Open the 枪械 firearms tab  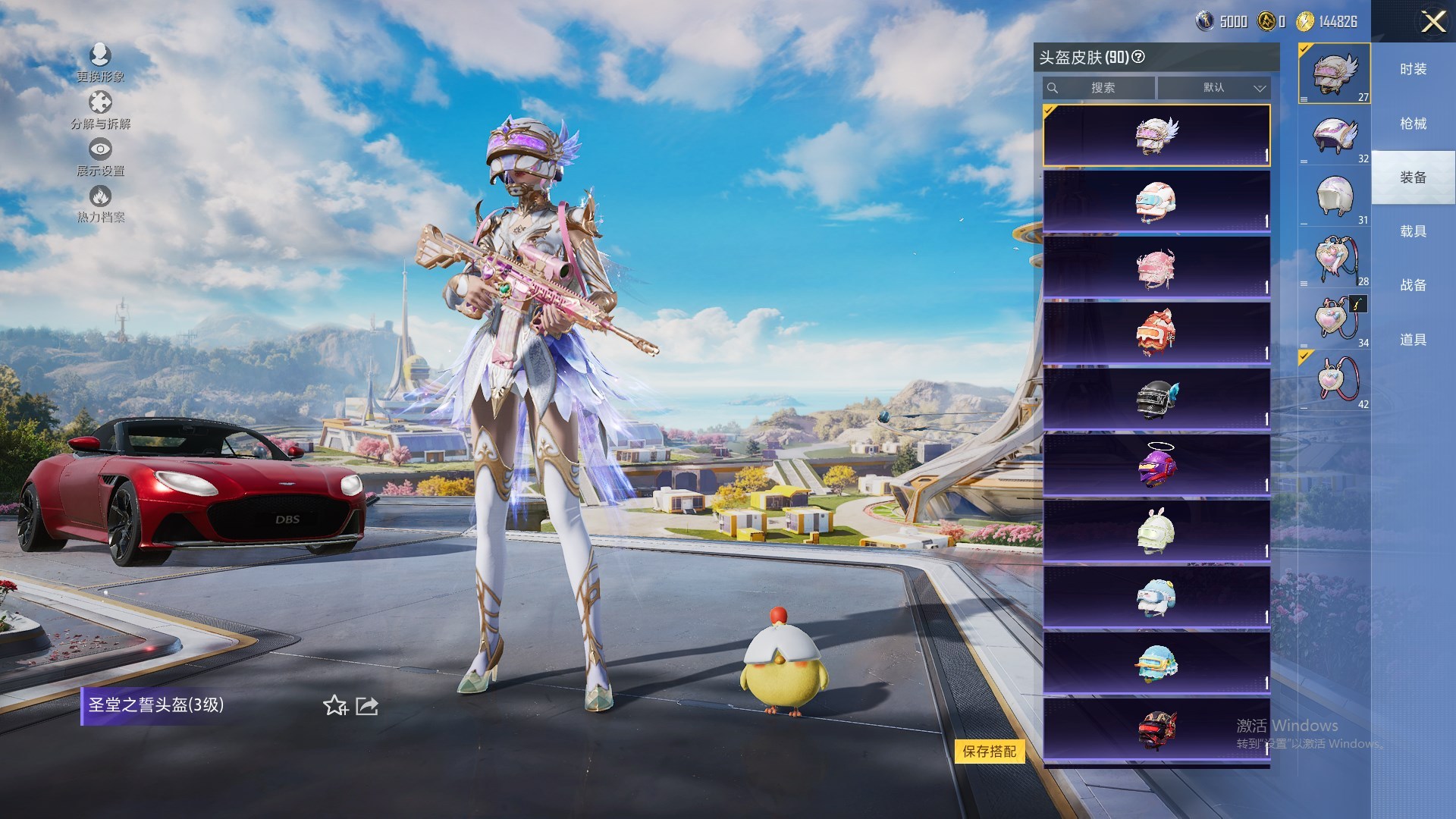coord(1413,124)
